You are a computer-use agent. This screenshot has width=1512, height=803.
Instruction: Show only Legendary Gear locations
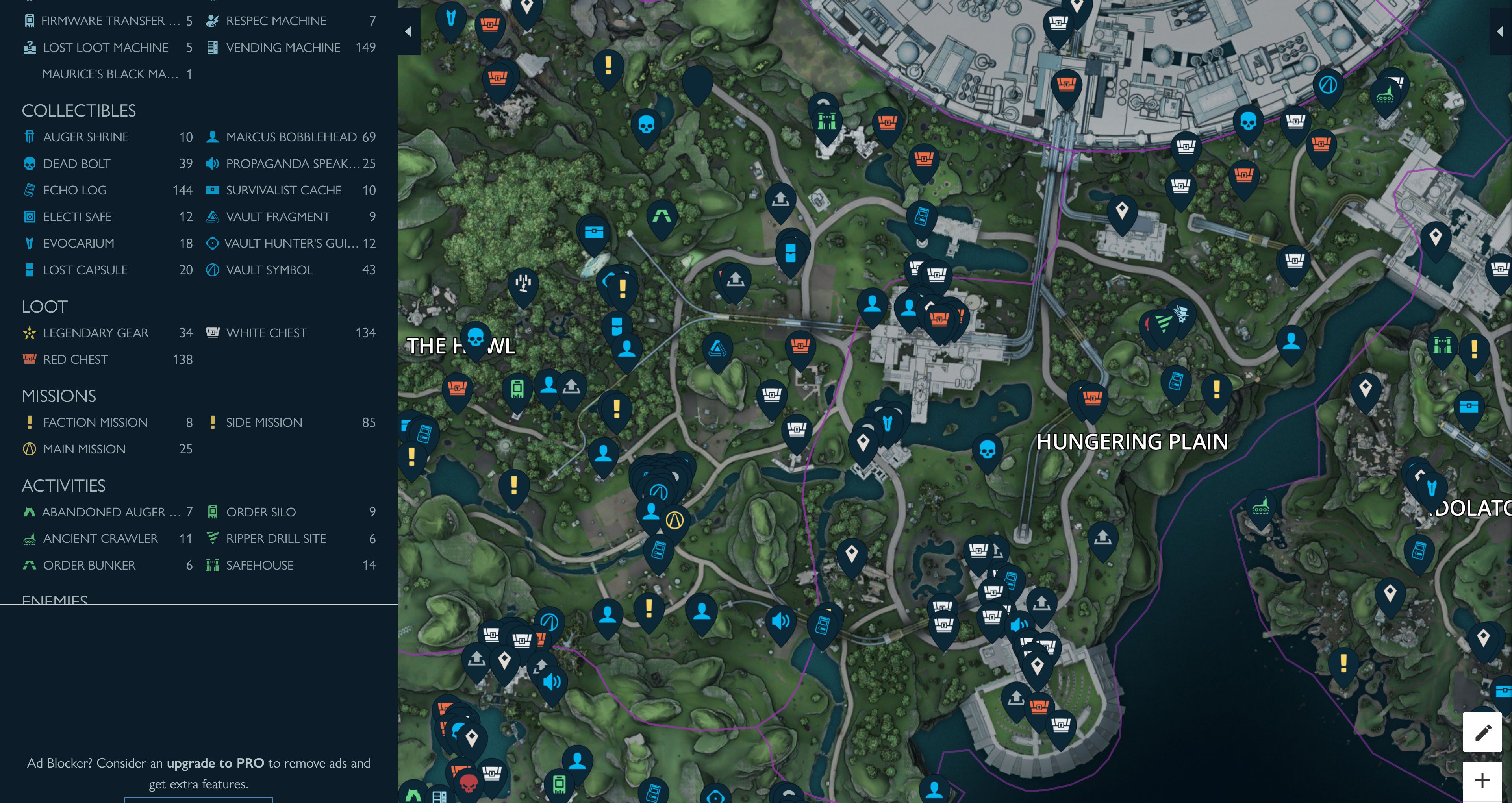95,333
